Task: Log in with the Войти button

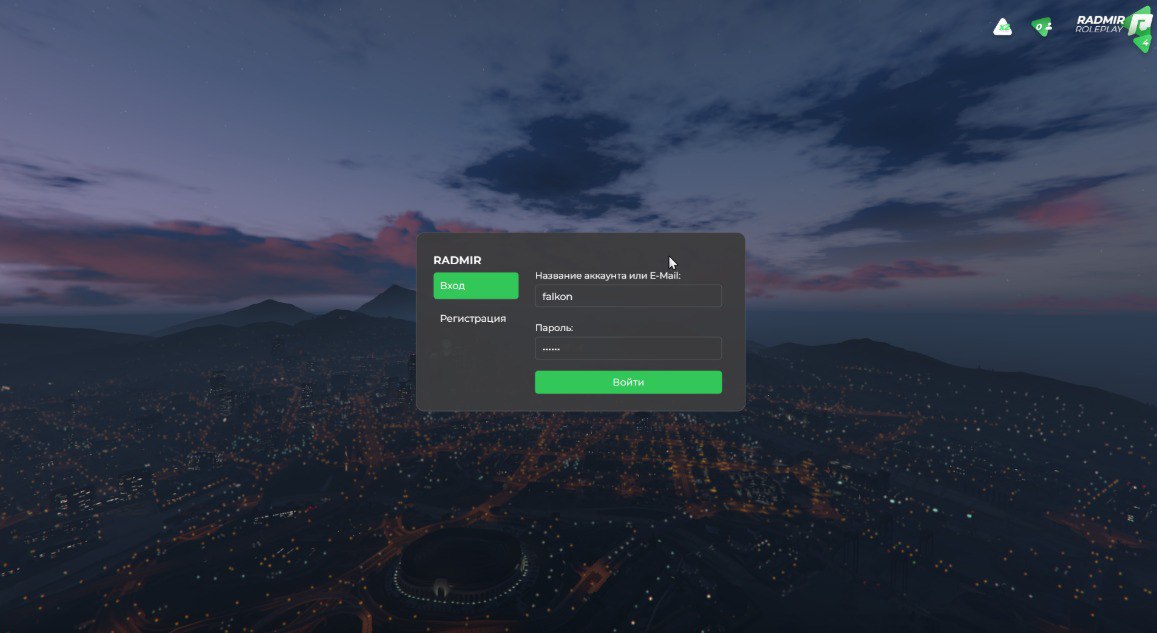Action: (628, 382)
